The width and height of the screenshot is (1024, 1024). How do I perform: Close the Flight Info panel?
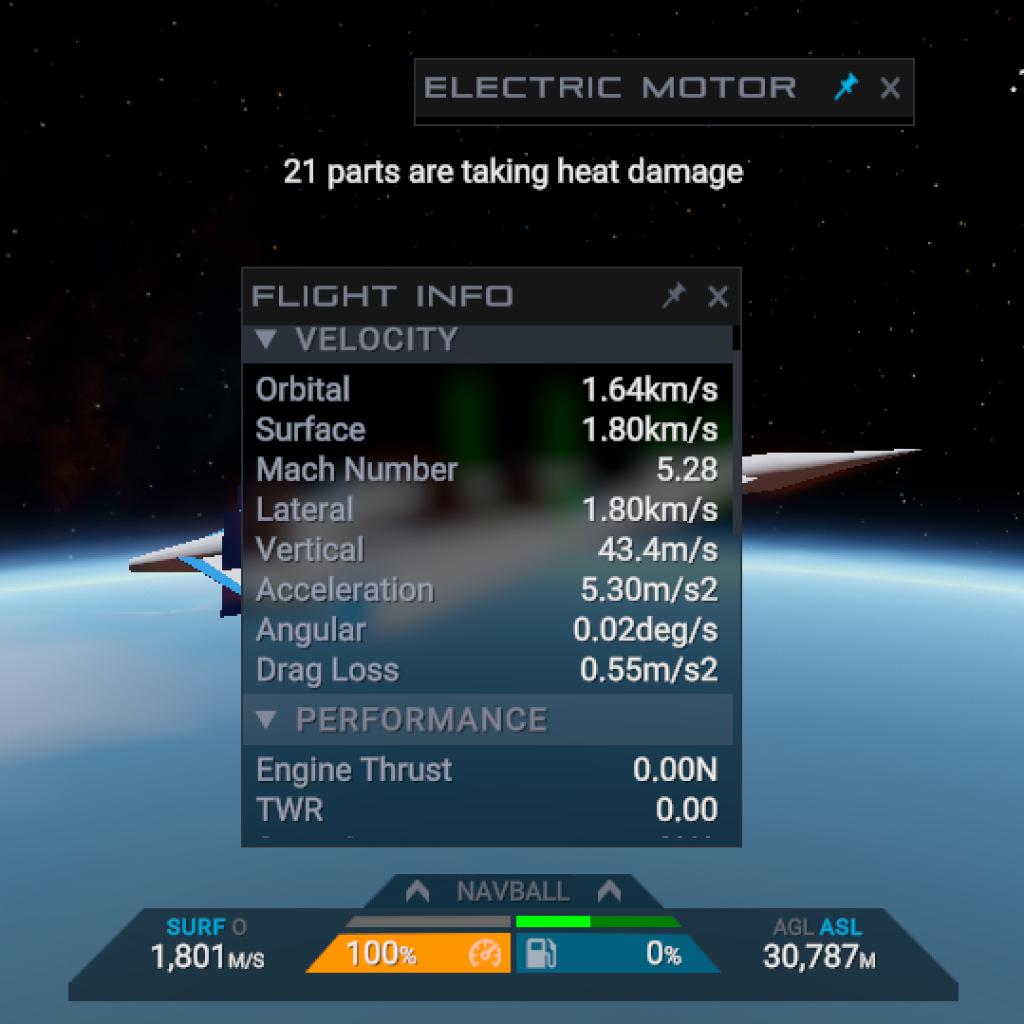click(718, 296)
